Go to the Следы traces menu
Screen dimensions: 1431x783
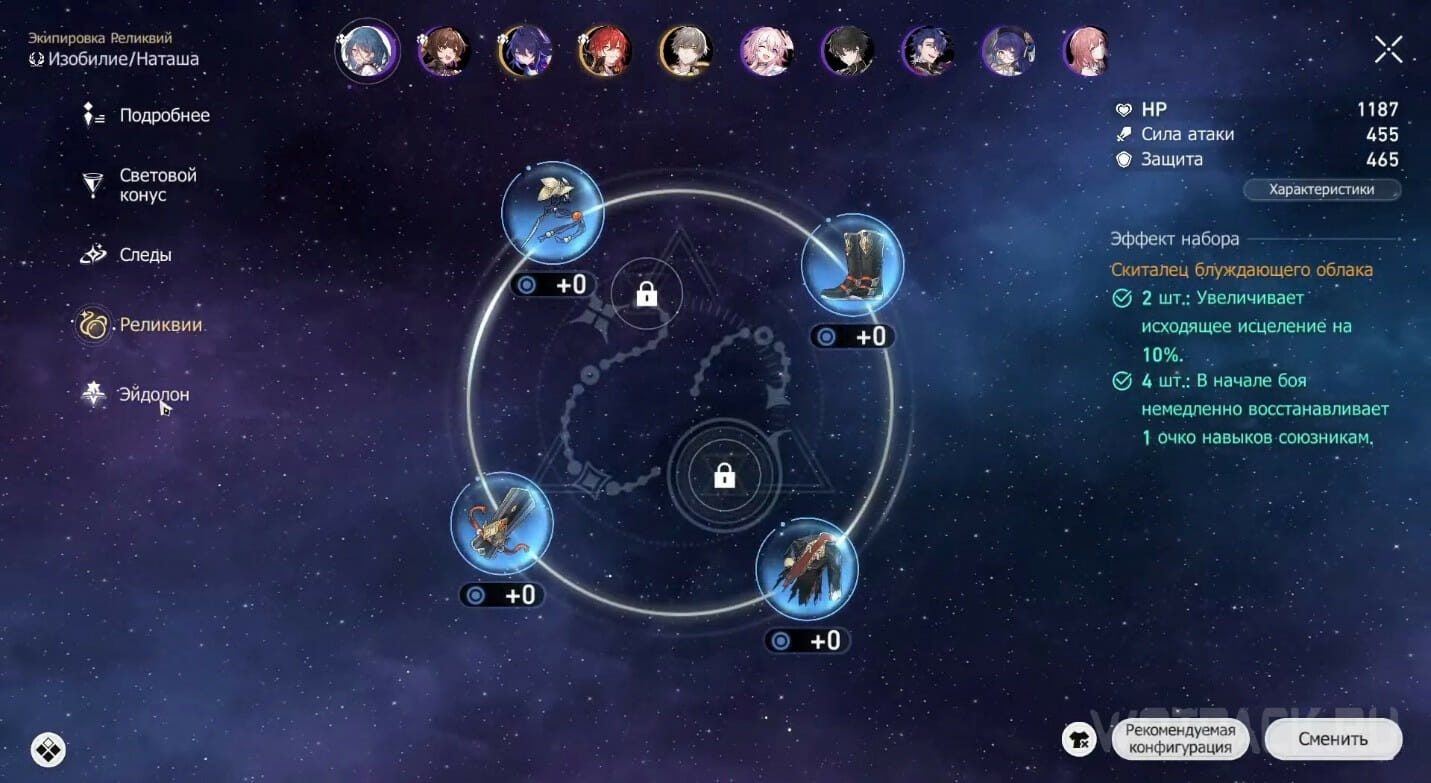pyautogui.click(x=144, y=255)
